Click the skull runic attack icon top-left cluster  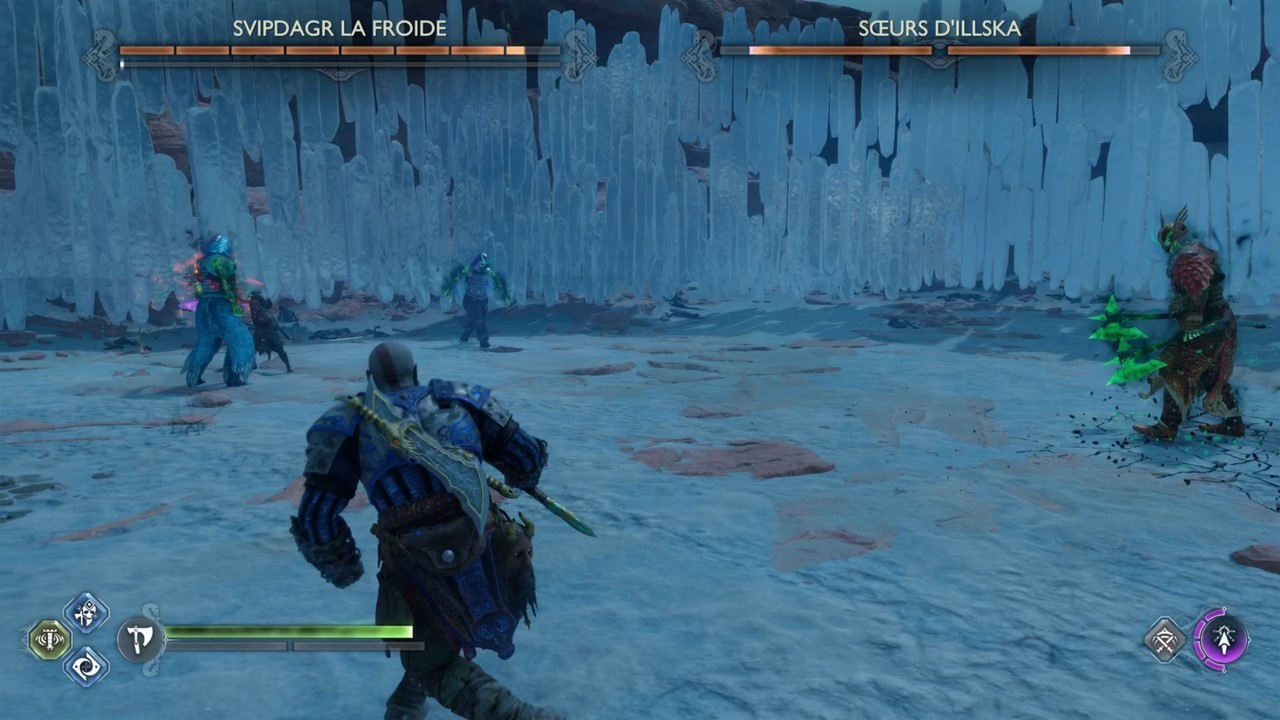coord(86,612)
